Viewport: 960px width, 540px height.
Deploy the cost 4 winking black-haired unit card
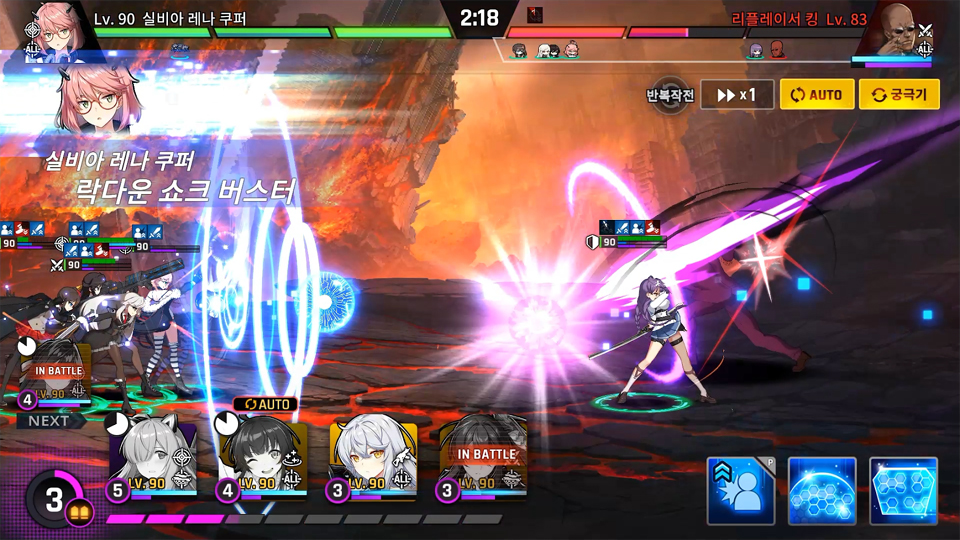pos(263,457)
